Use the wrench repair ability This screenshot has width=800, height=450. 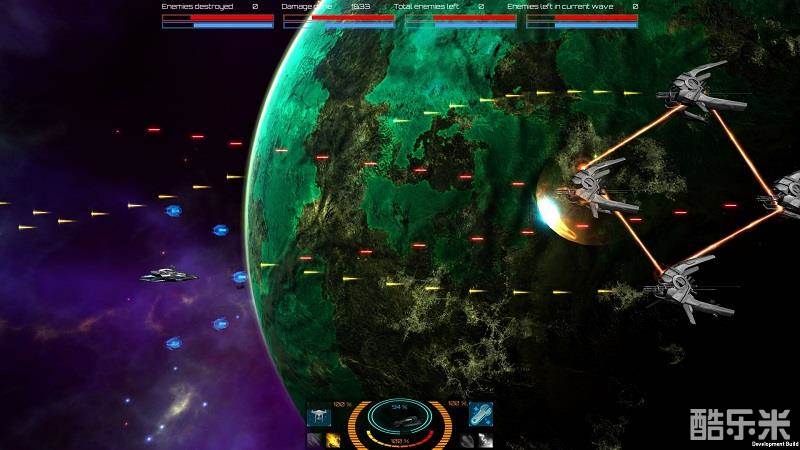pos(480,415)
